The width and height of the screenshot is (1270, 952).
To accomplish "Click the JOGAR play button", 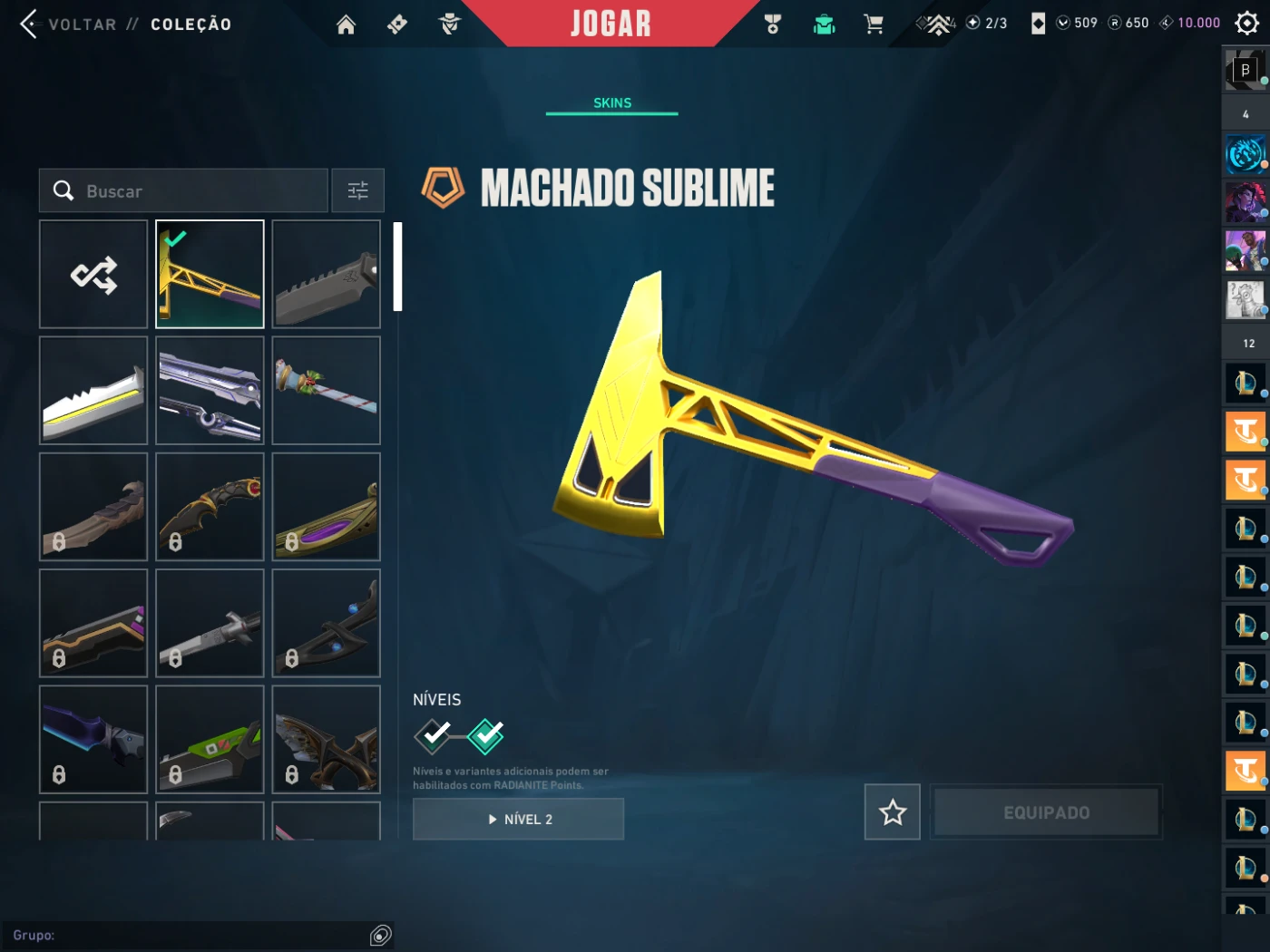I will pyautogui.click(x=611, y=24).
